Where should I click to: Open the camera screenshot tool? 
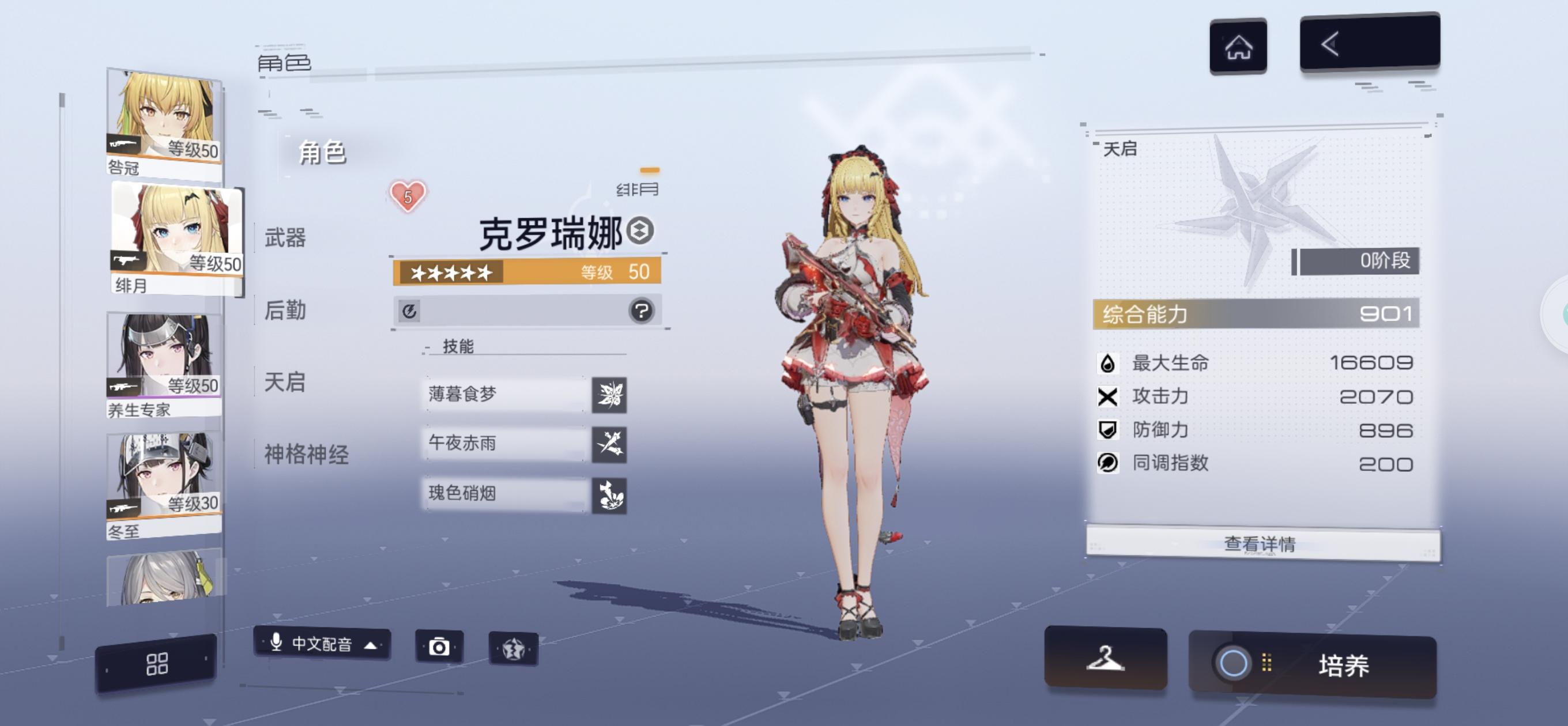tap(440, 648)
